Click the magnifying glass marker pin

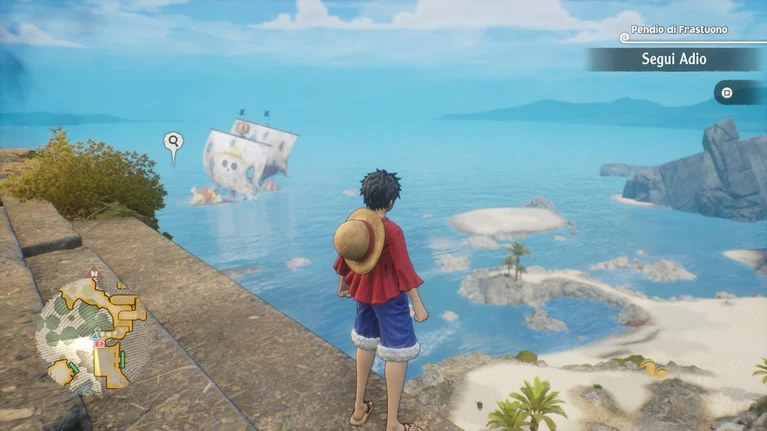tap(174, 144)
